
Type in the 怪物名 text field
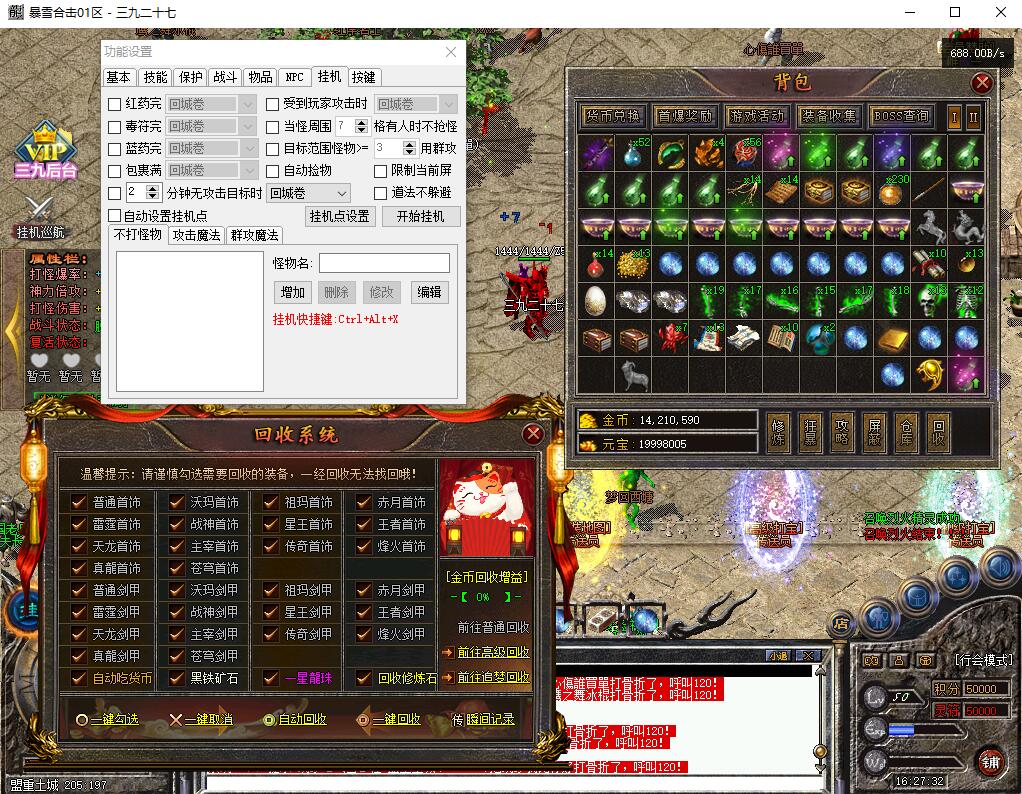384,263
